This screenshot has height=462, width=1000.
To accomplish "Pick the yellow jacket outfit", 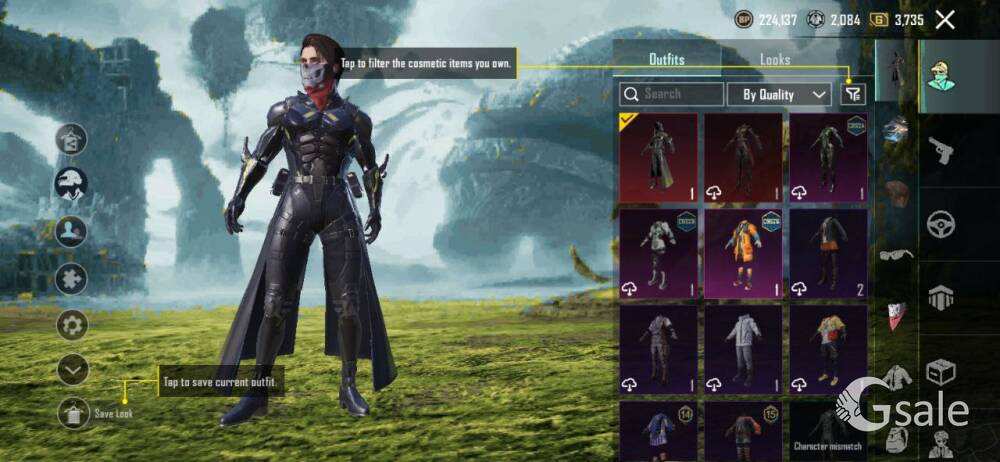I will tap(829, 348).
